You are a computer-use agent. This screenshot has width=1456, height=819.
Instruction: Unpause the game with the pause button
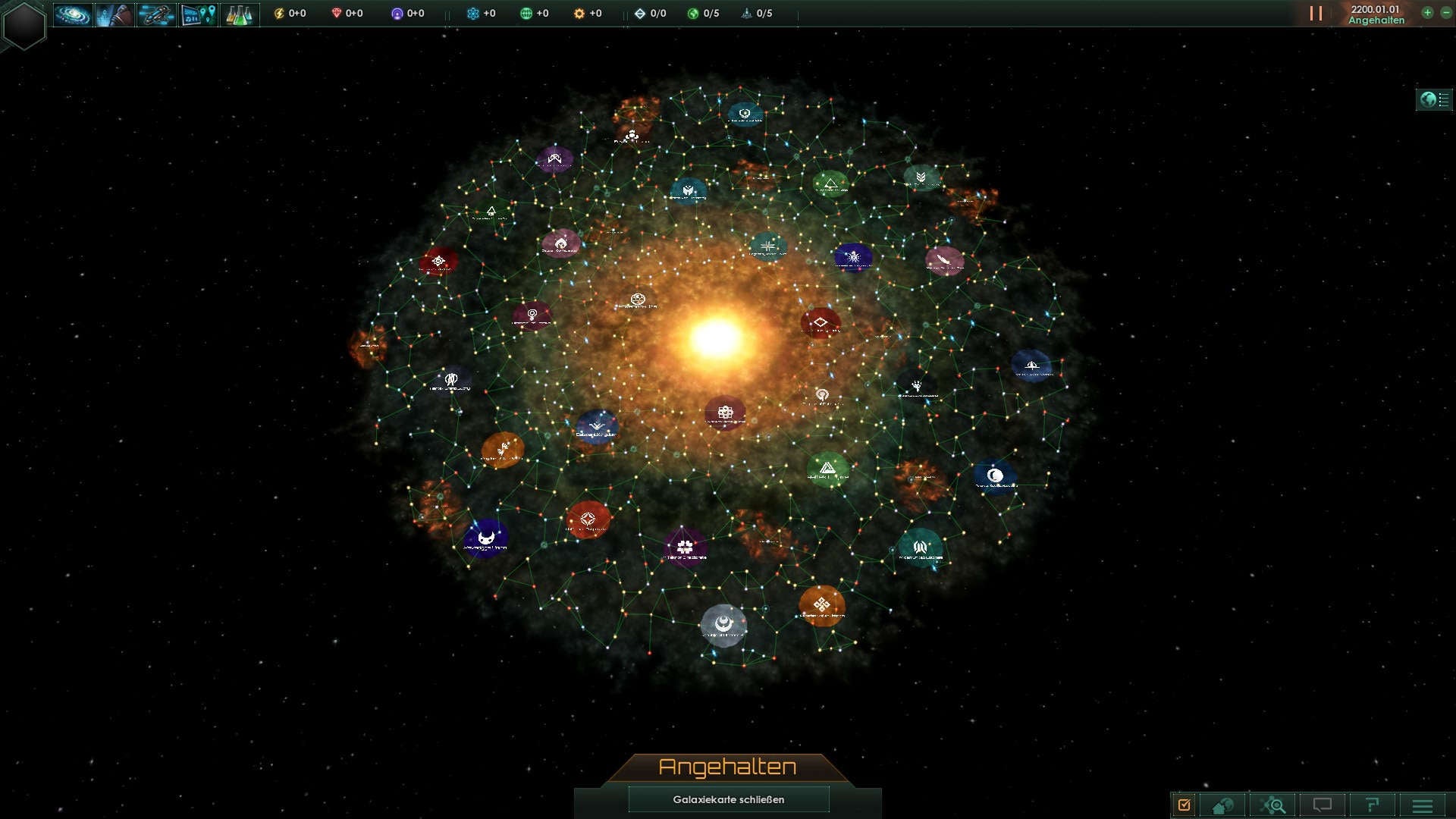click(1316, 13)
